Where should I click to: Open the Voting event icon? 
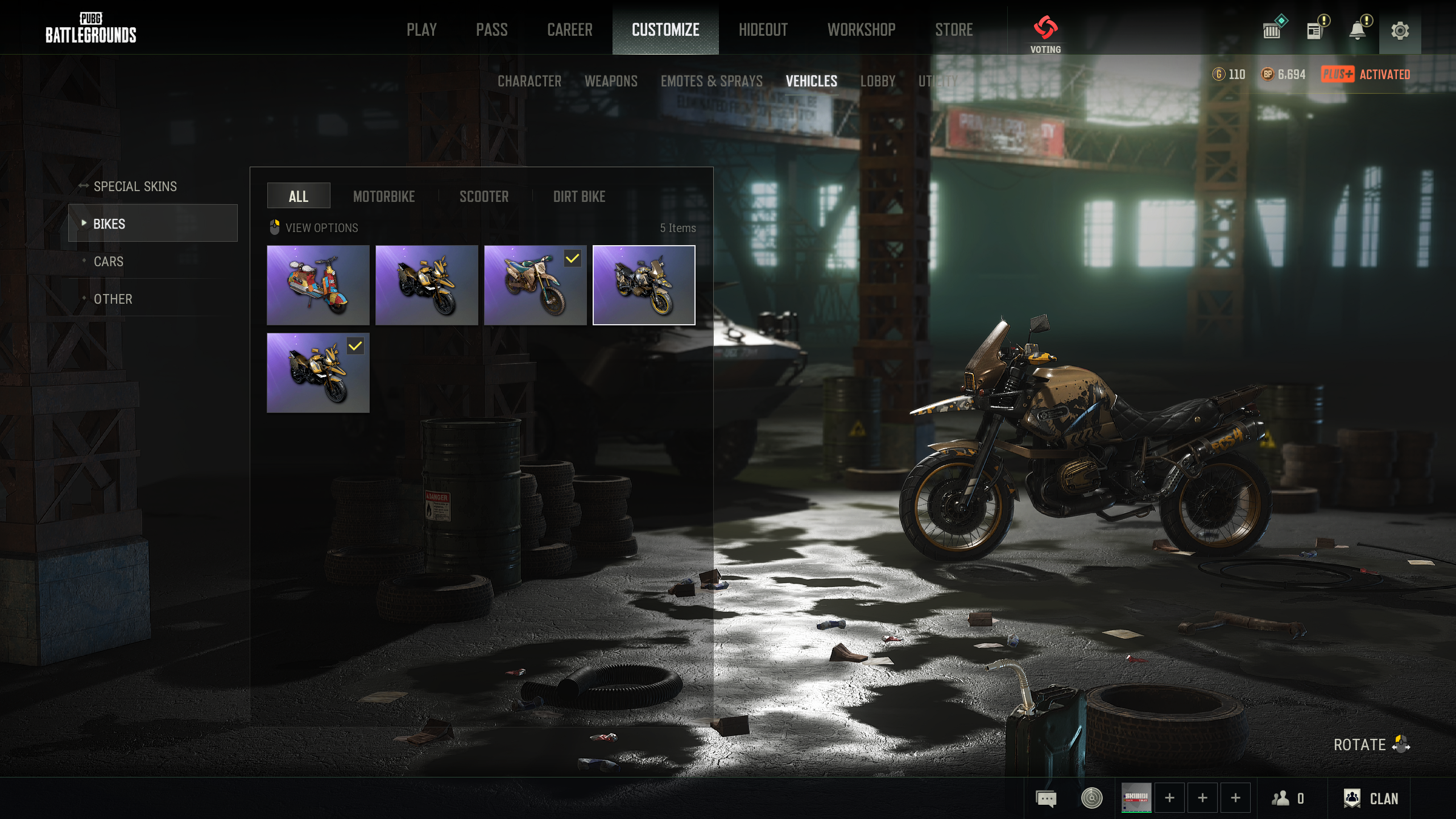(1045, 33)
